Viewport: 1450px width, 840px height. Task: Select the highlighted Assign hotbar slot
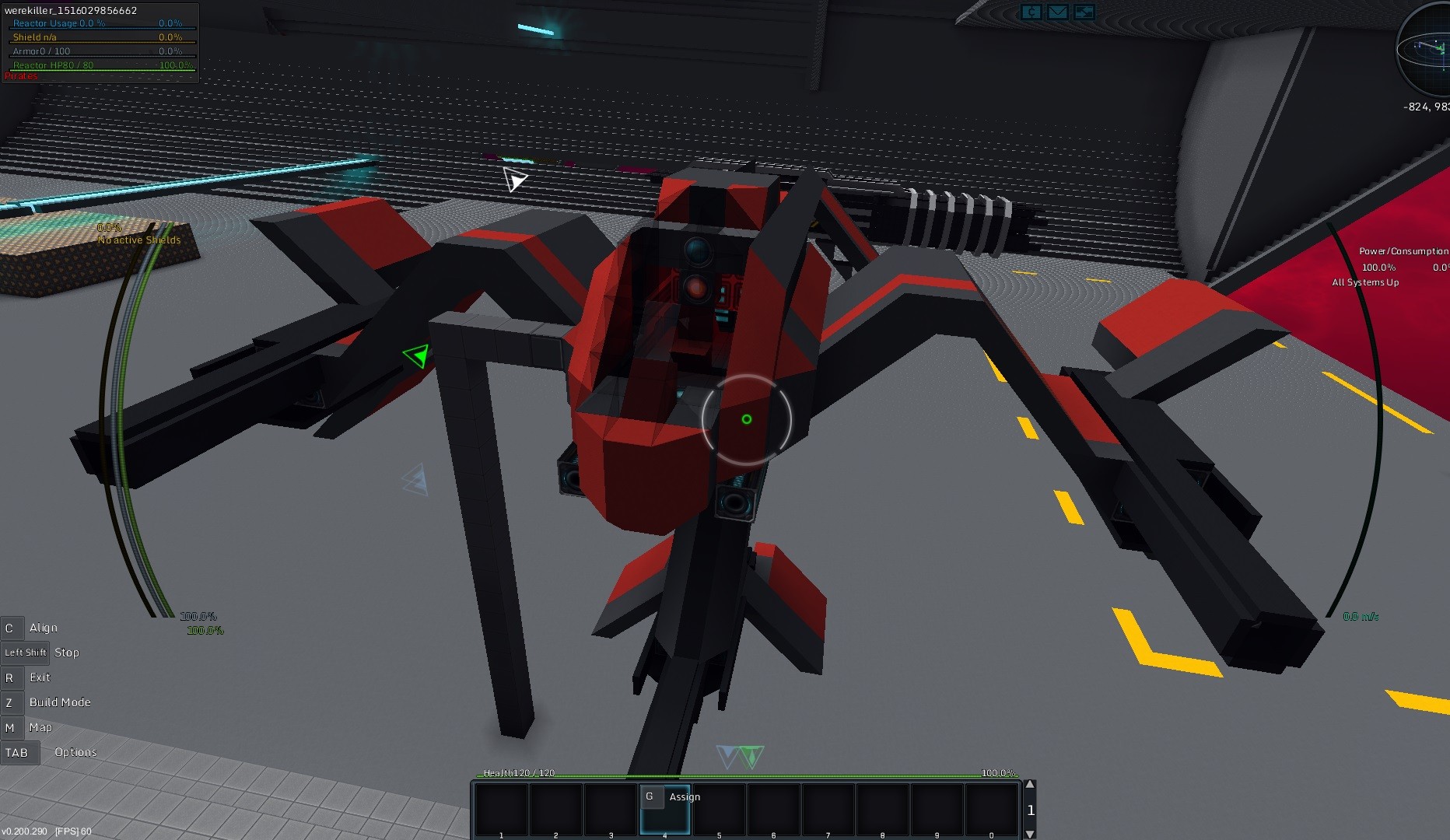(x=665, y=810)
